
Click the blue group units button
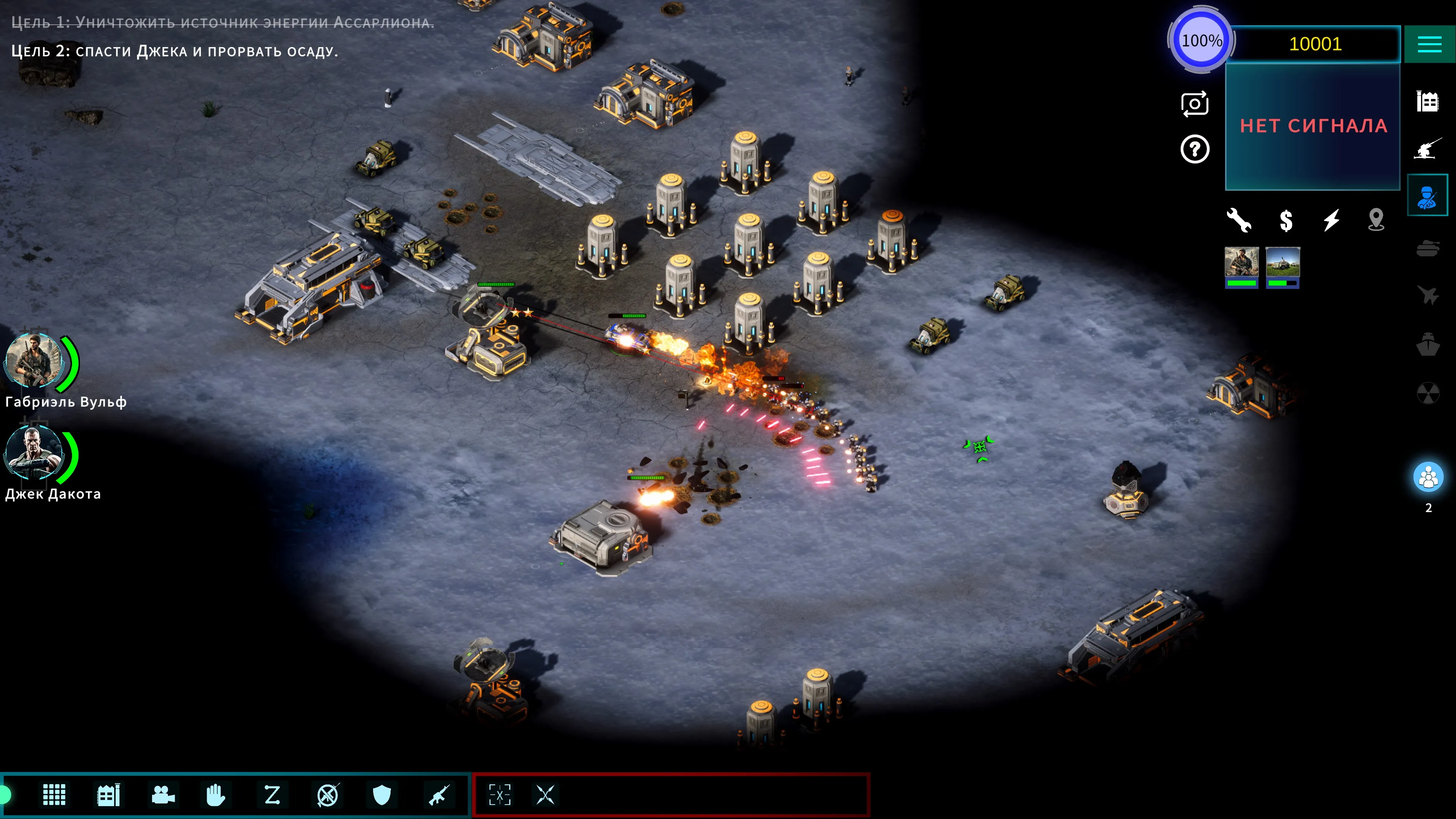(x=1428, y=478)
